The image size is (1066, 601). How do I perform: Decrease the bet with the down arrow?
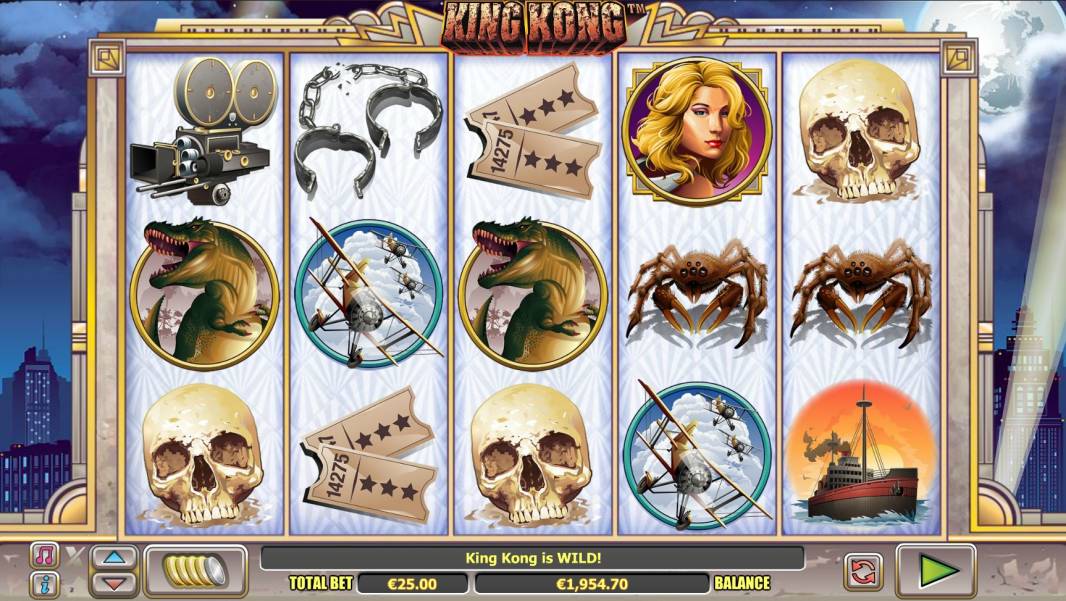pos(114,582)
